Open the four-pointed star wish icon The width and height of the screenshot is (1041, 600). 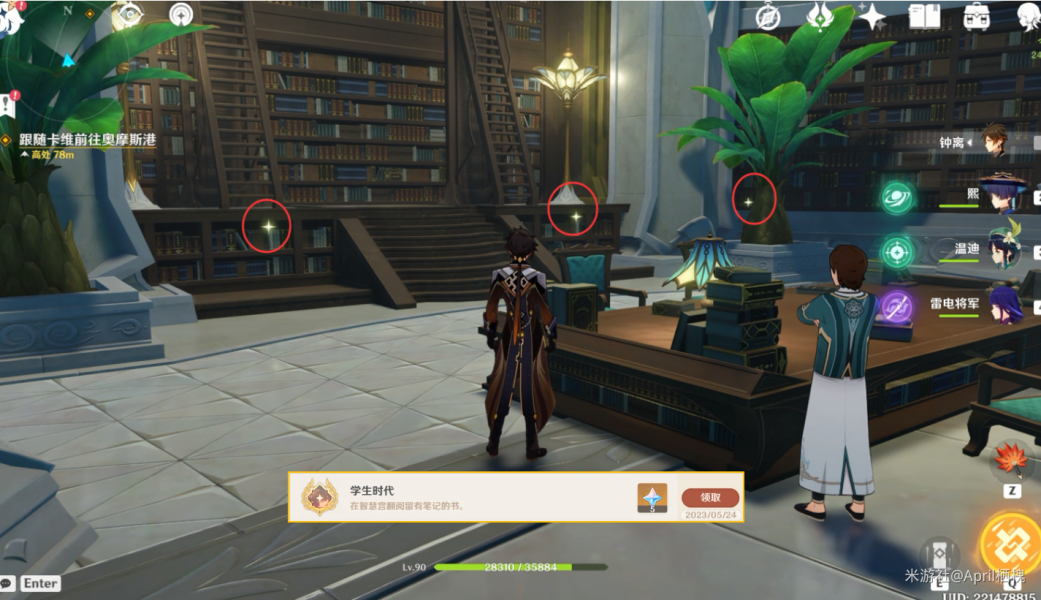872,16
